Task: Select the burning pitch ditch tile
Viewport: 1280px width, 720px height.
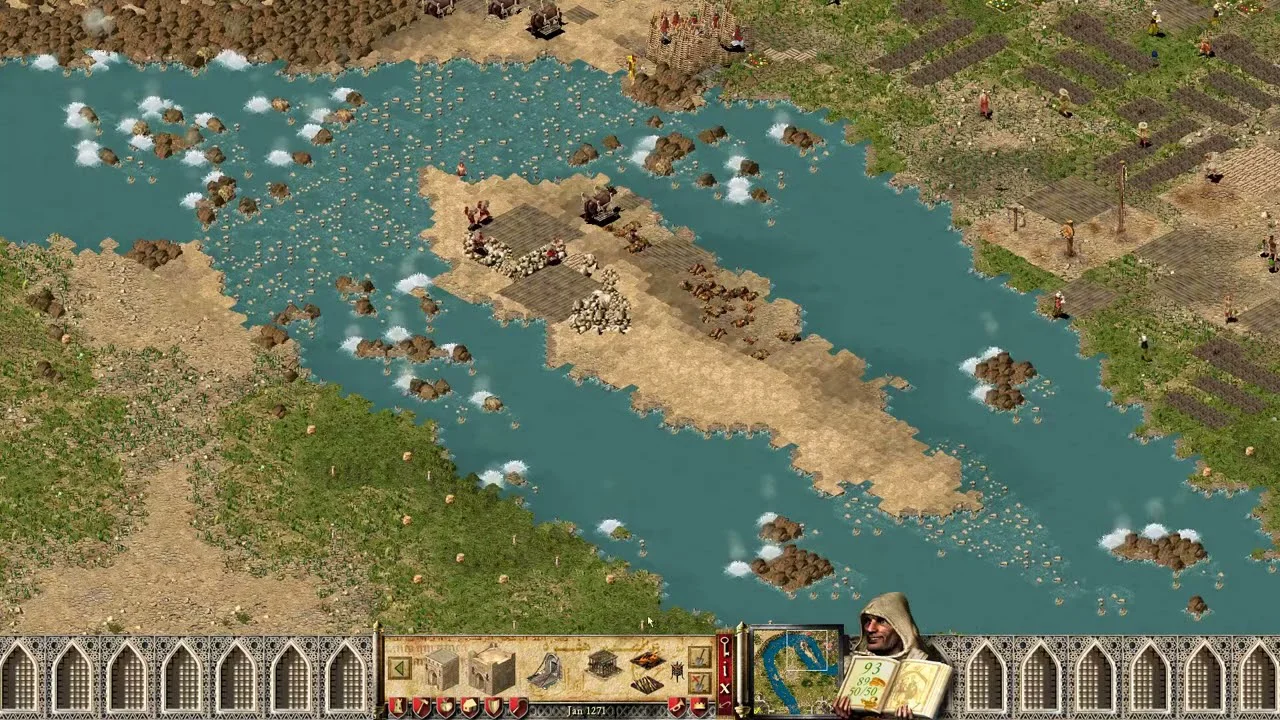Action: click(646, 660)
